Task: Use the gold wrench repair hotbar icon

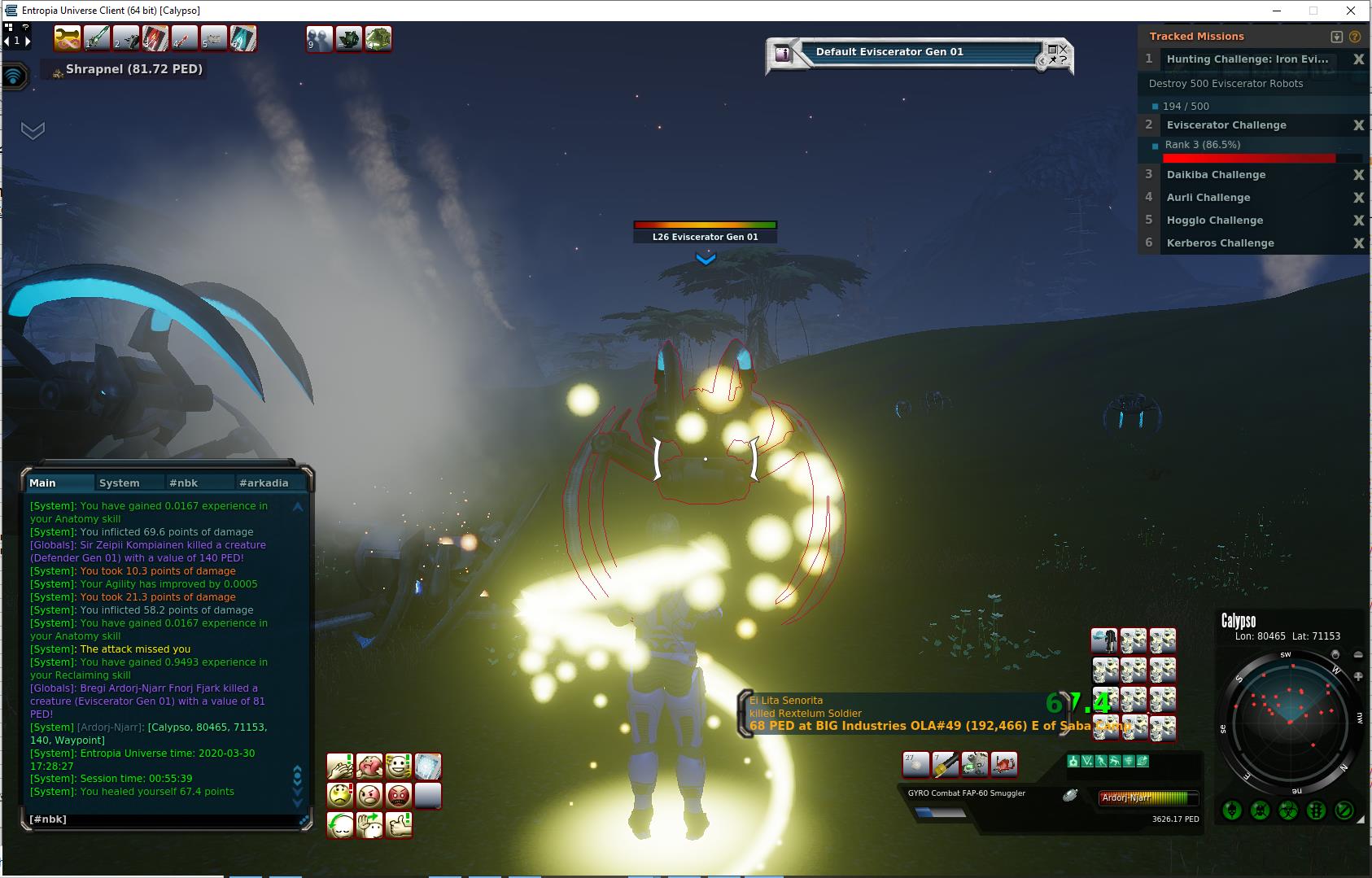Action: coord(68,38)
